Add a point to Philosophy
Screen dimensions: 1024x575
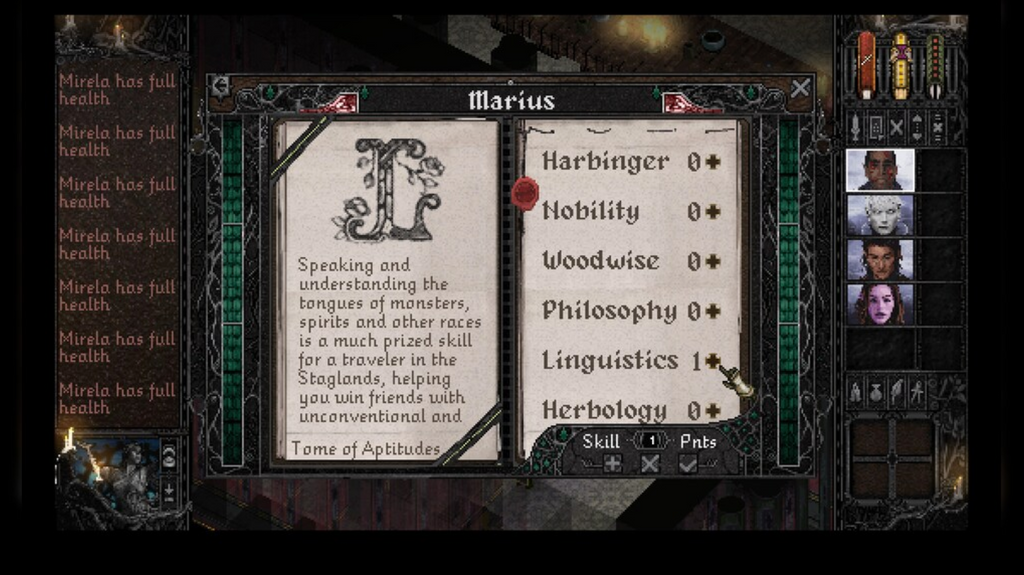click(713, 312)
